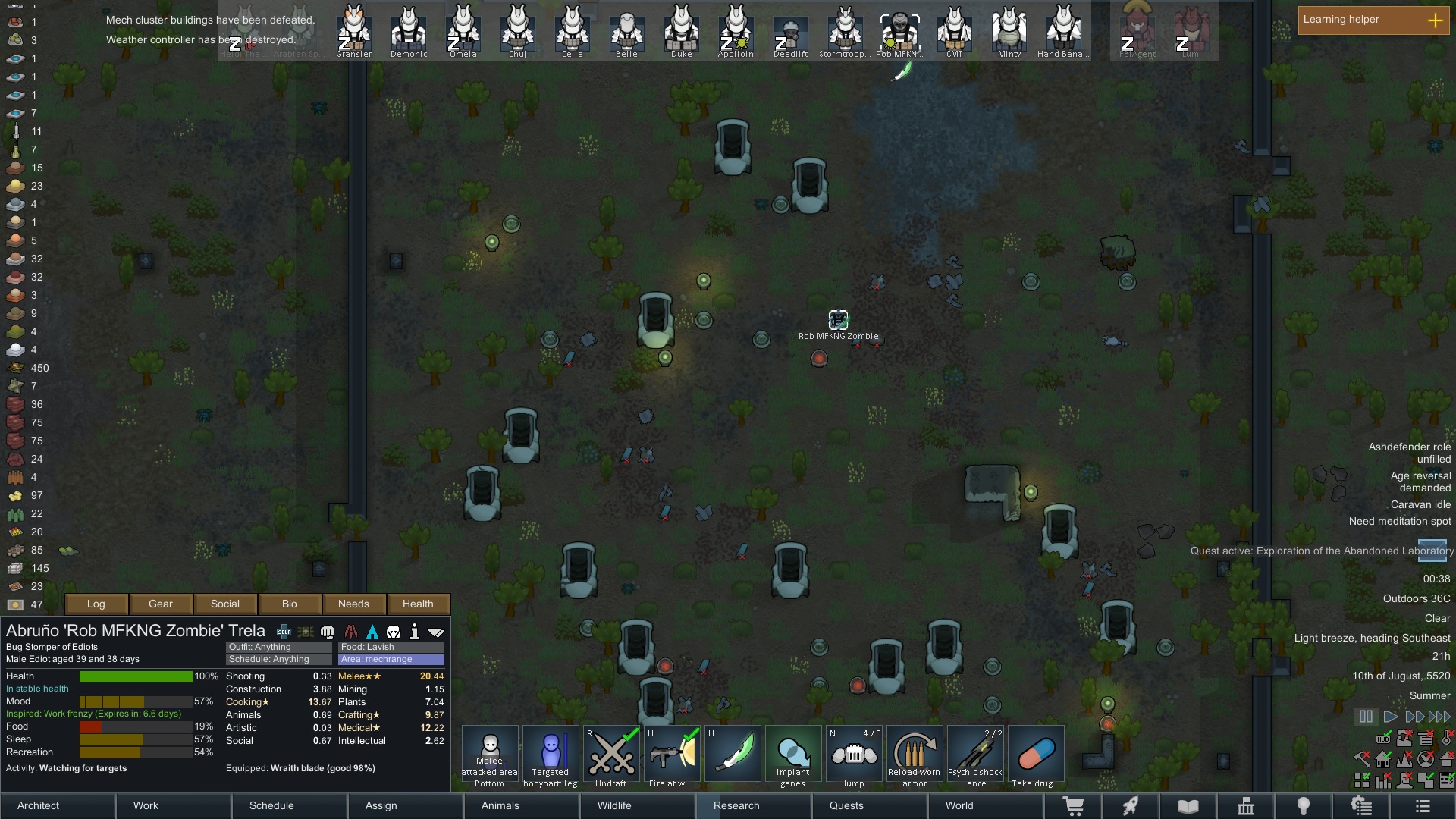Toggle Fire at will
1456x819 pixels.
coord(672,756)
